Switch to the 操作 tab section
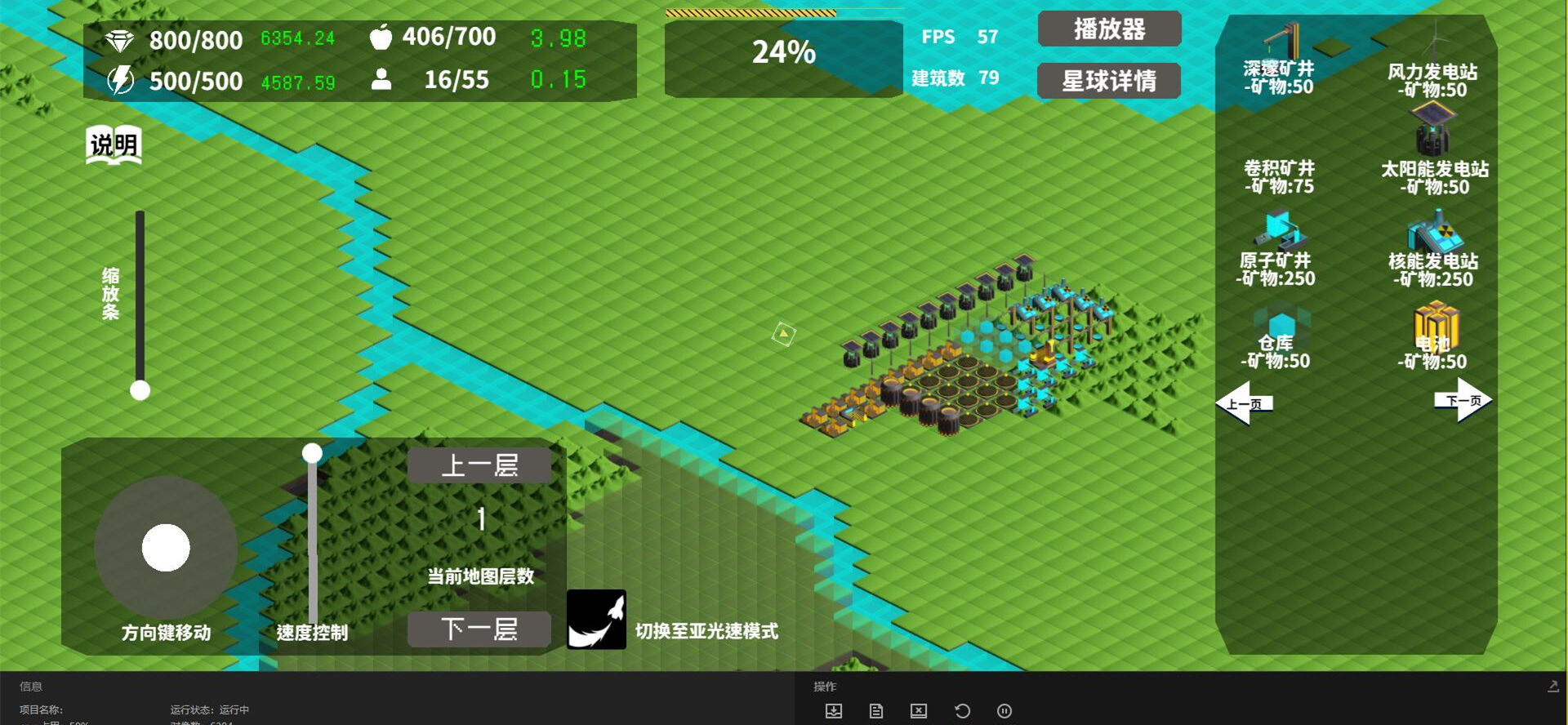This screenshot has width=1568, height=725. point(823,686)
